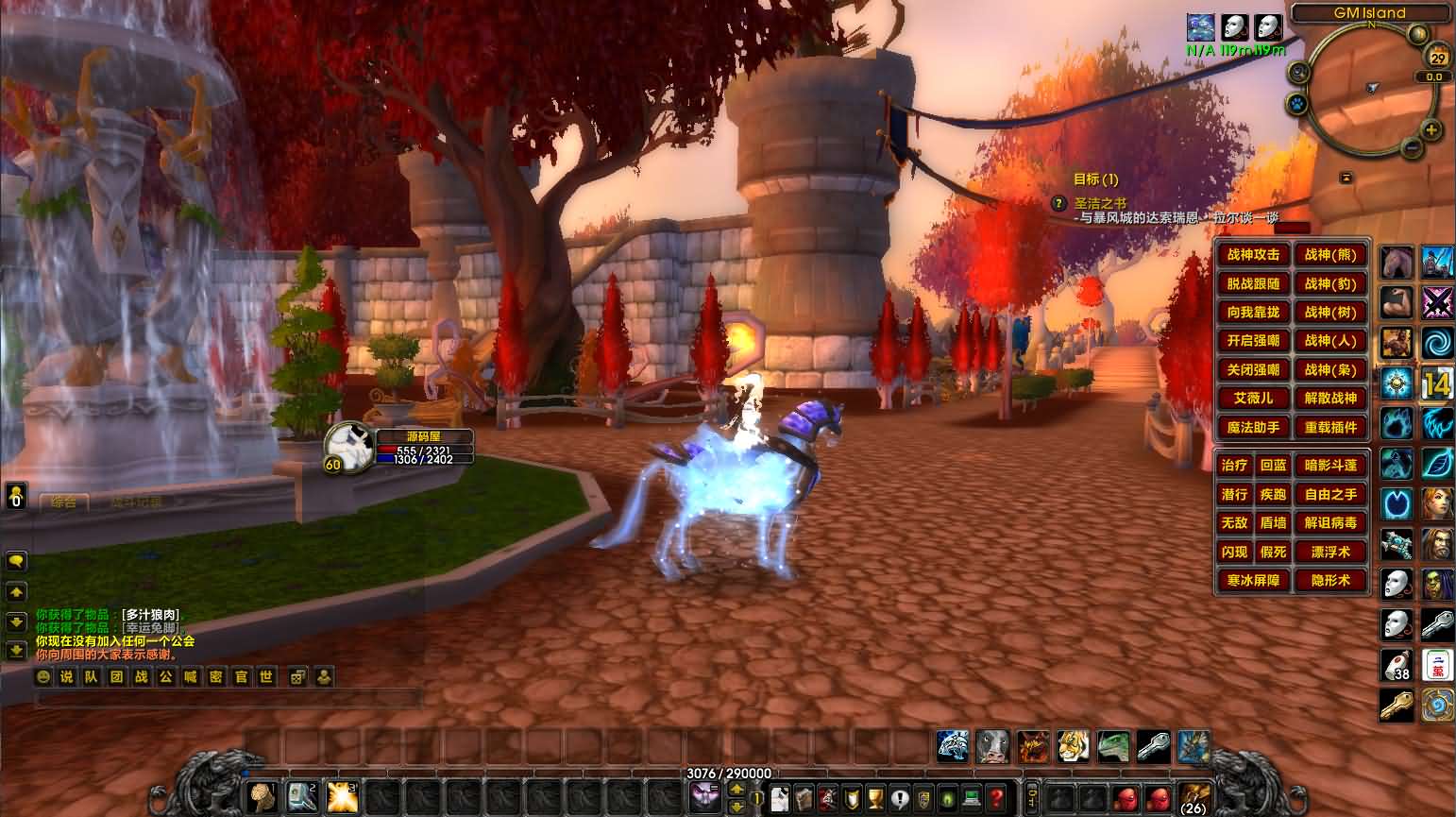1456x817 pixels.
Task: Use the 治疗 heal button
Action: click(x=1234, y=466)
